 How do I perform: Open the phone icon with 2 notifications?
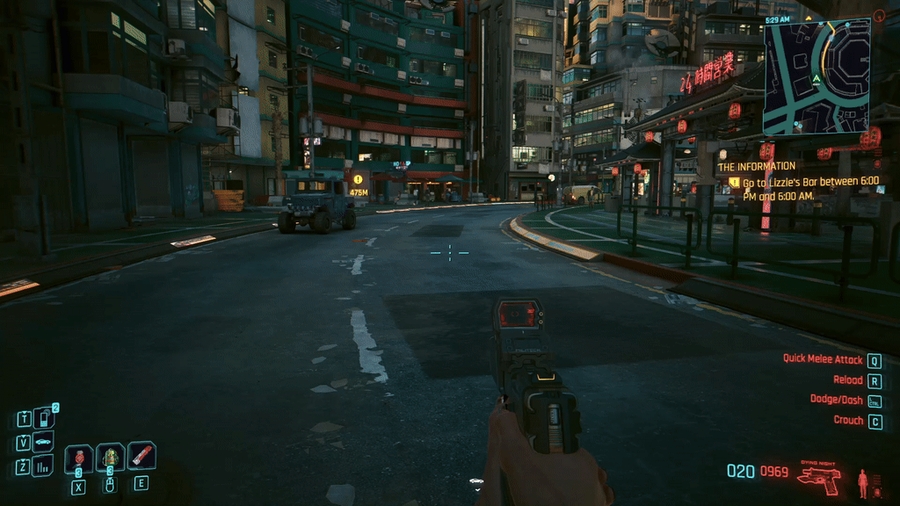click(x=43, y=417)
